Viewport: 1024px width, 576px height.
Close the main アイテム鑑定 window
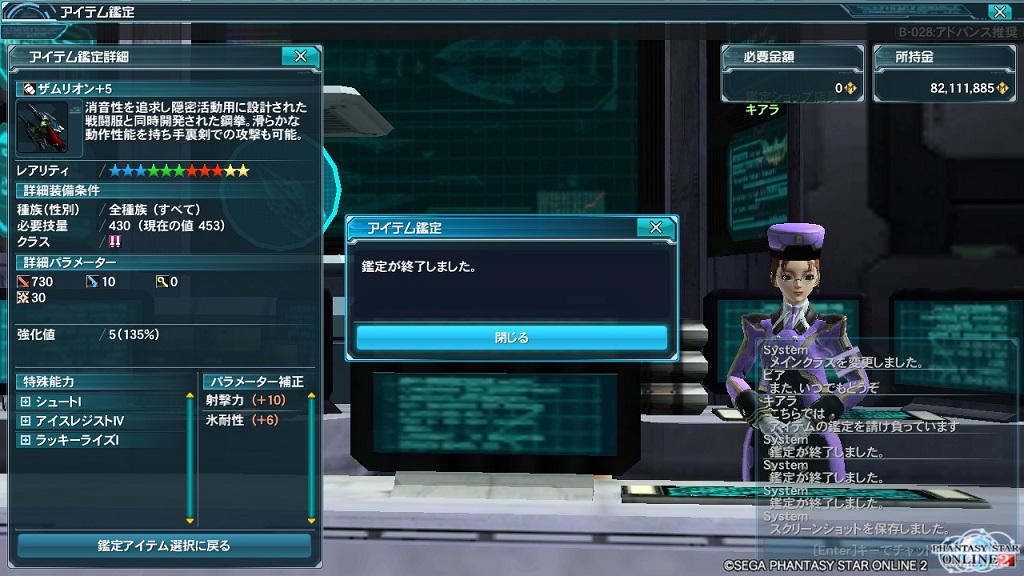[x=997, y=12]
